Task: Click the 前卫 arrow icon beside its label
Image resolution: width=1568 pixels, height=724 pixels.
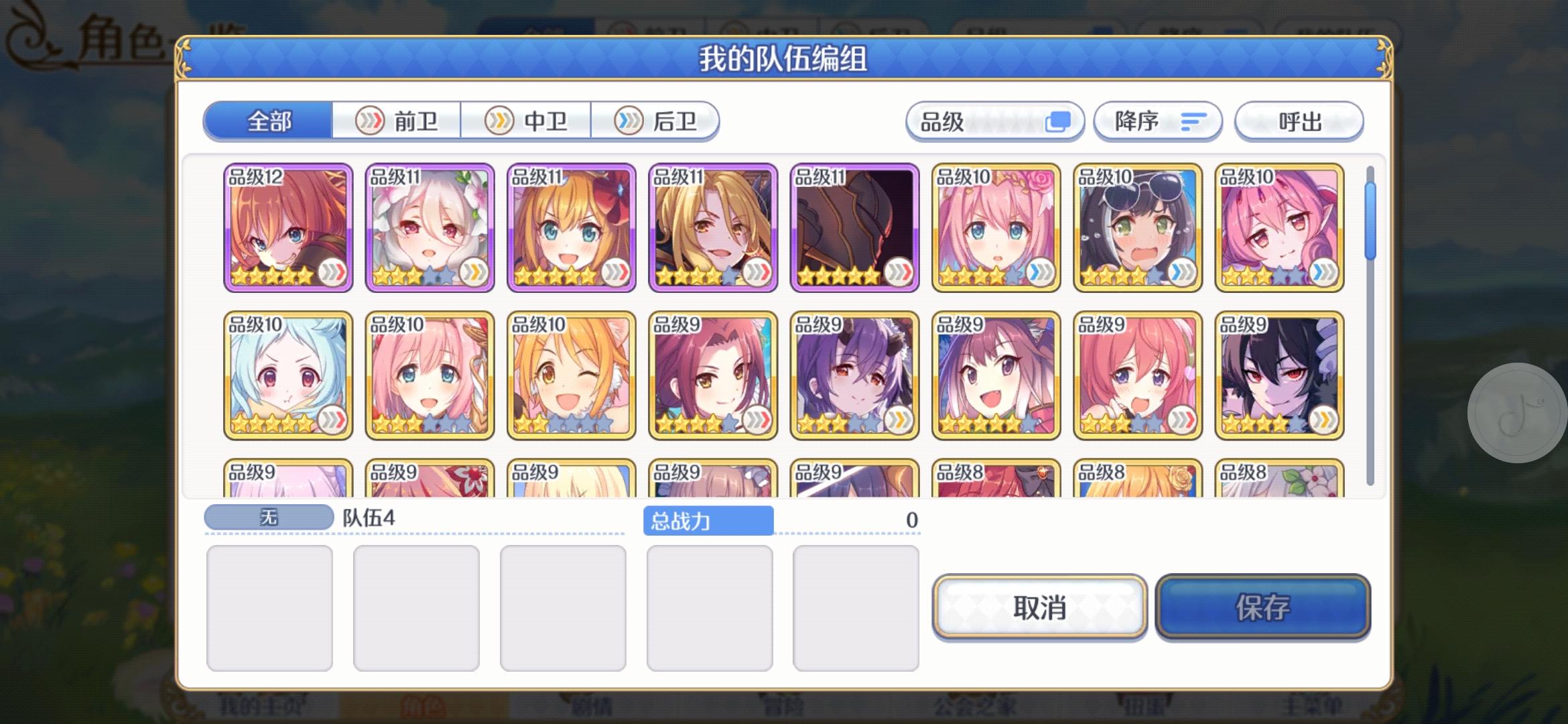Action: (371, 121)
